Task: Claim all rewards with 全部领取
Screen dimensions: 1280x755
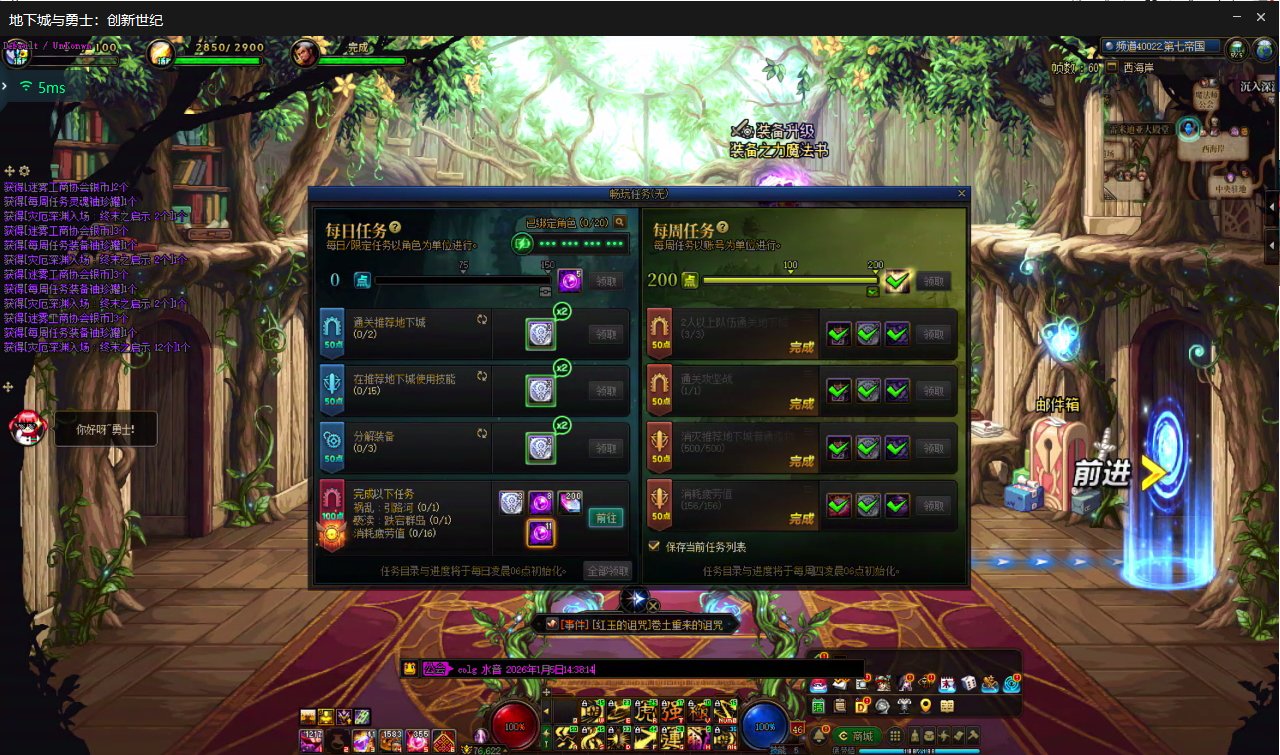Action: click(608, 570)
